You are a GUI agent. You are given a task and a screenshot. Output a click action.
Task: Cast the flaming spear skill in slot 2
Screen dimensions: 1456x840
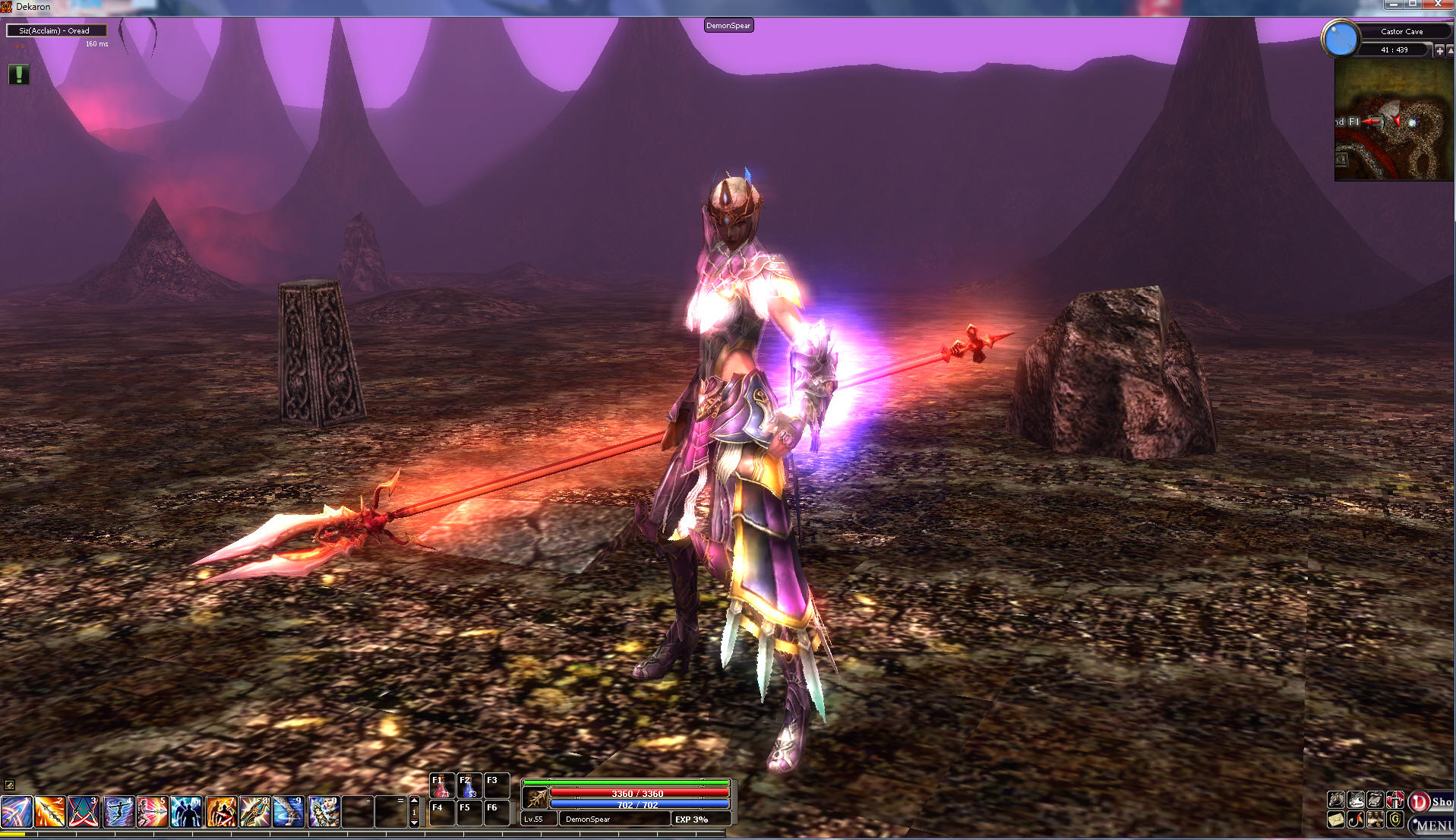(x=49, y=812)
